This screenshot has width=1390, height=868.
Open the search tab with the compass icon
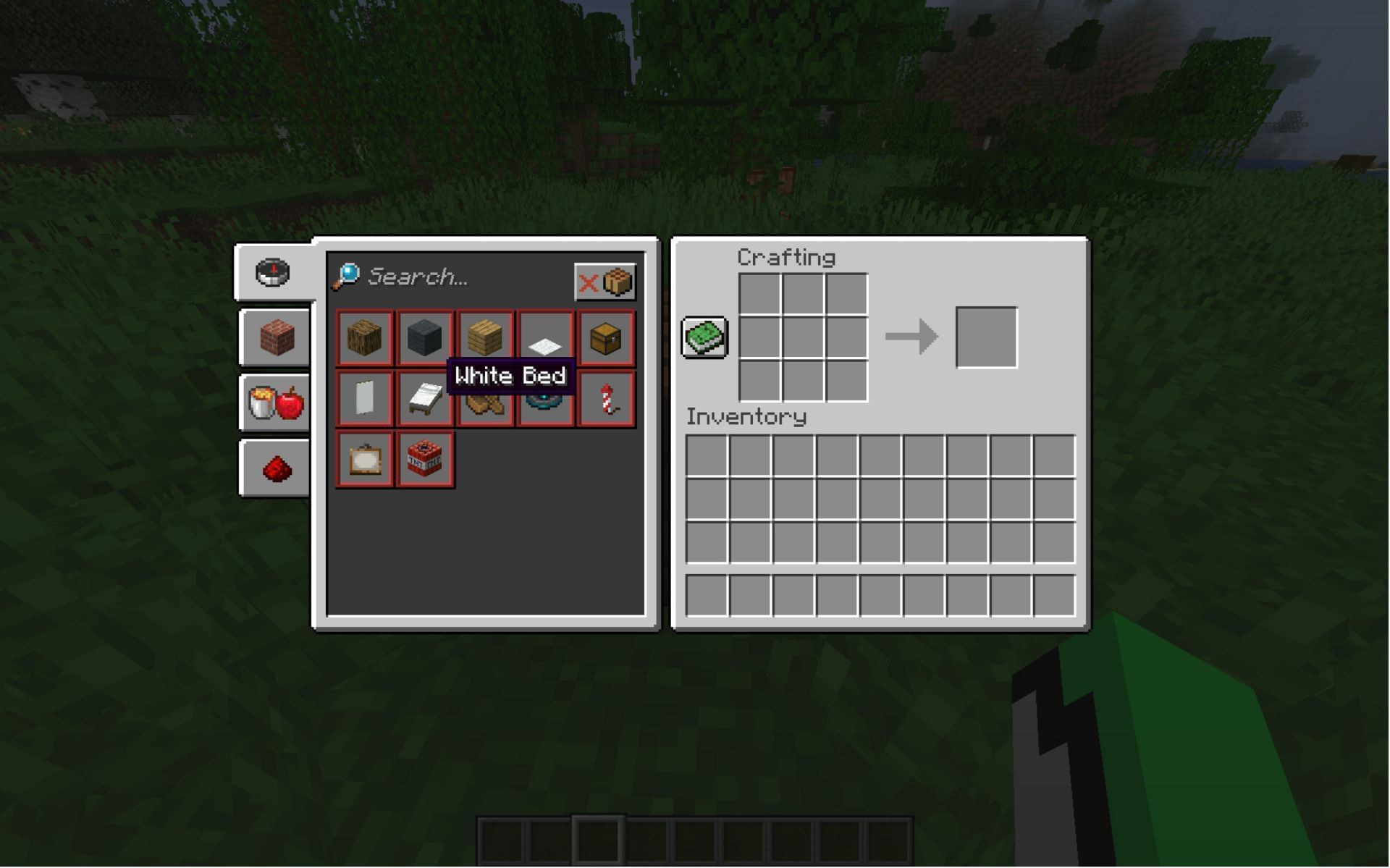273,271
